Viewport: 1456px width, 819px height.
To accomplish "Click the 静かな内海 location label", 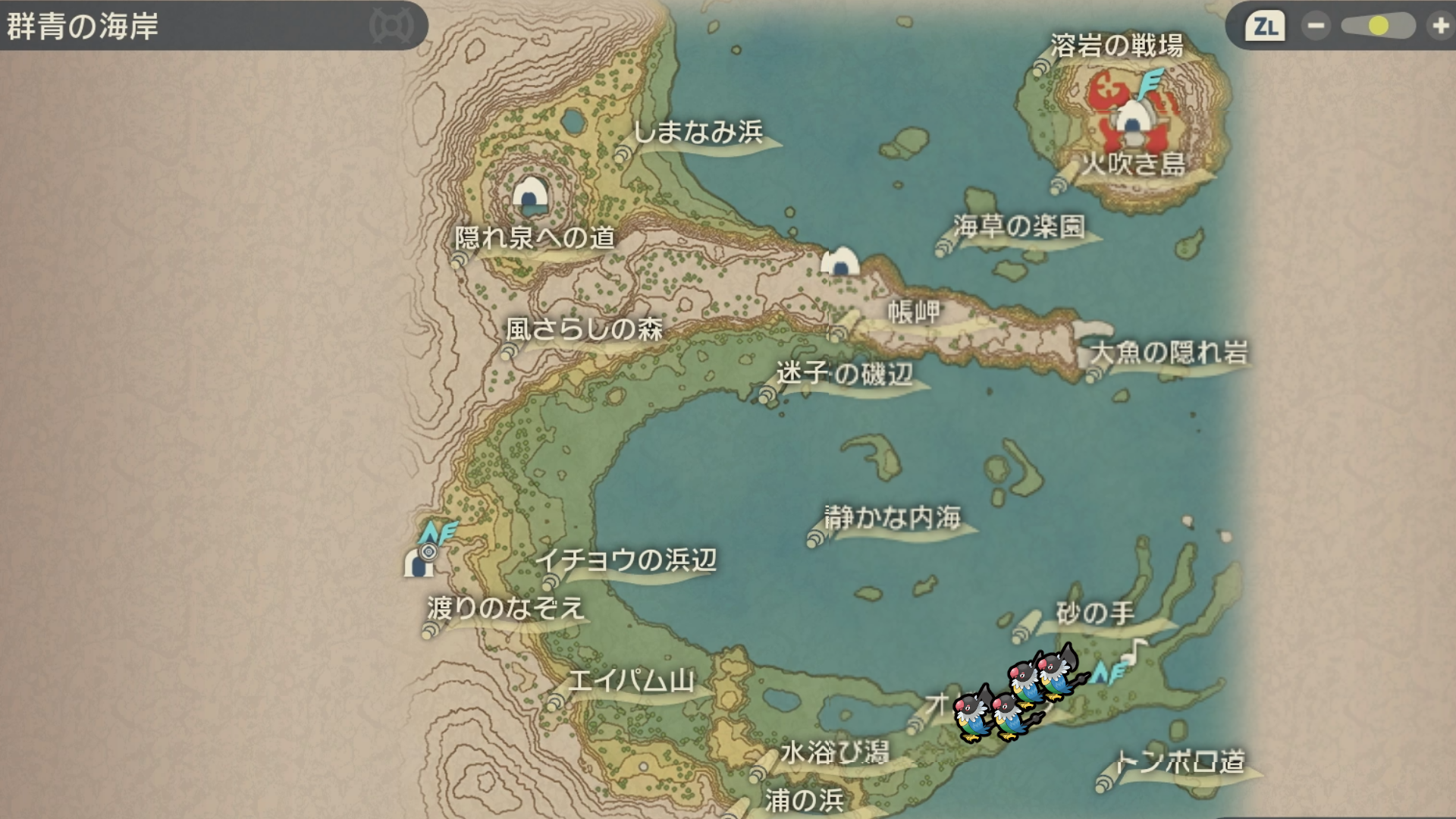I will click(893, 518).
